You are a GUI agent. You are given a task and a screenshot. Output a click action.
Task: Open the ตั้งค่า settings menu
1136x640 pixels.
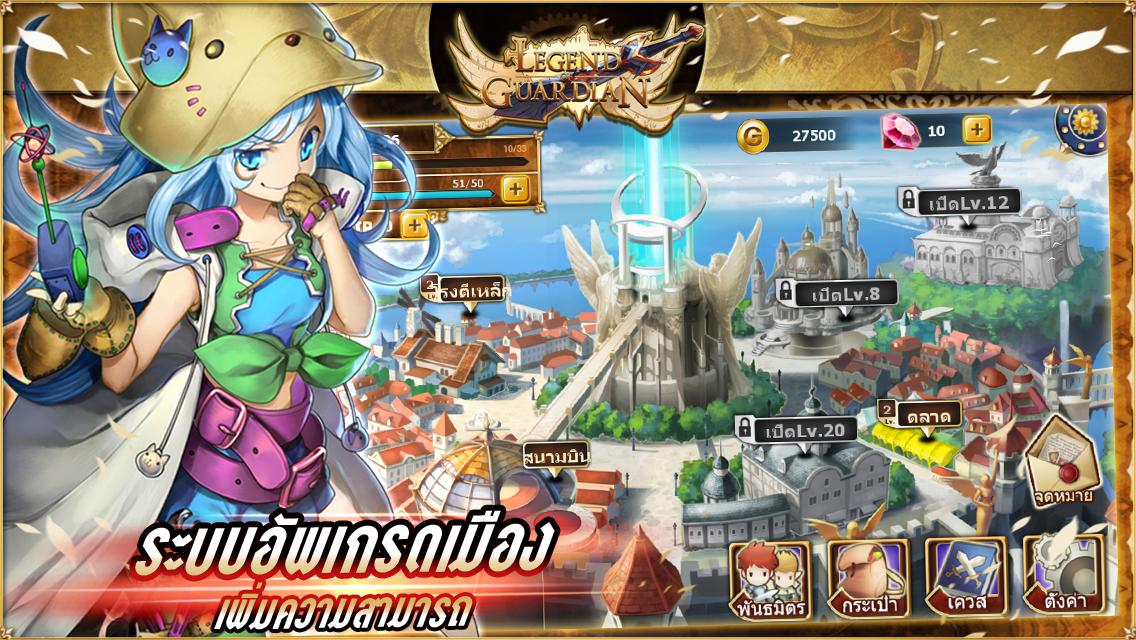point(1062,579)
